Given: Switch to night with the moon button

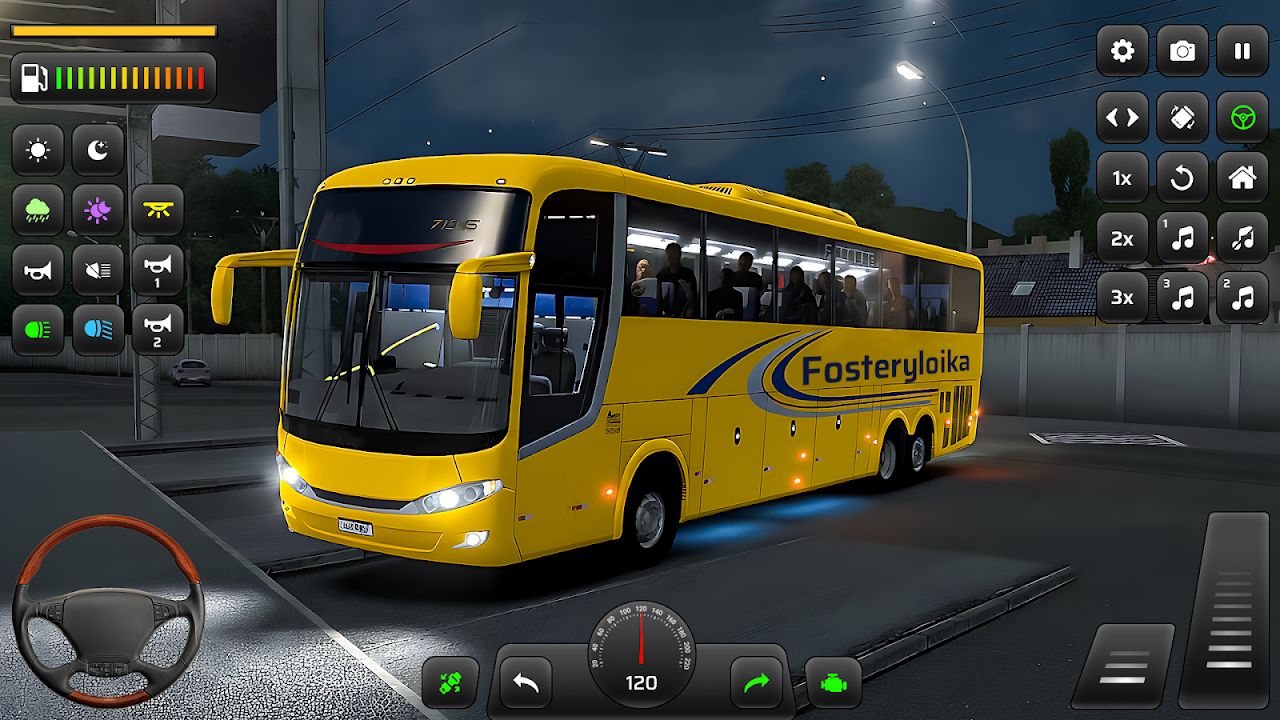Looking at the screenshot, I should [98, 150].
